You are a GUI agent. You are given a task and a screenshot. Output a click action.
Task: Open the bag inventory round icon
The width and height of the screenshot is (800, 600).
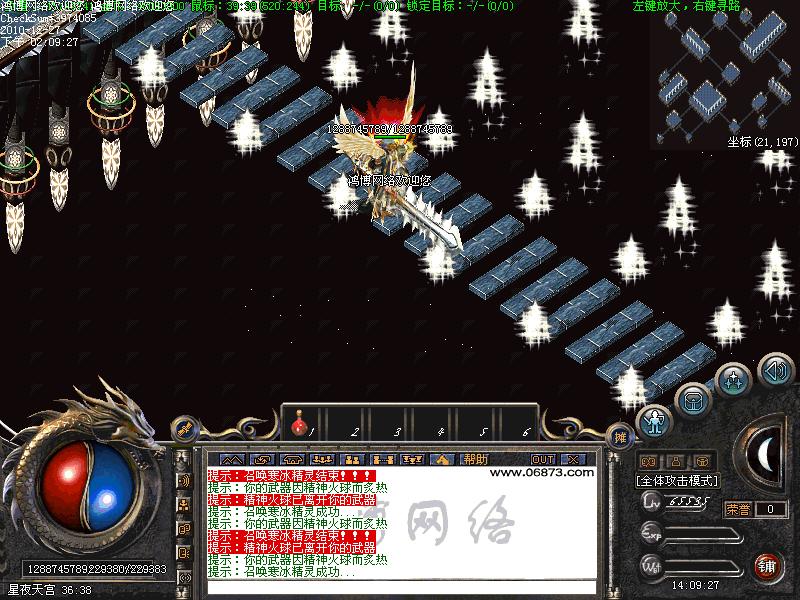(692, 401)
